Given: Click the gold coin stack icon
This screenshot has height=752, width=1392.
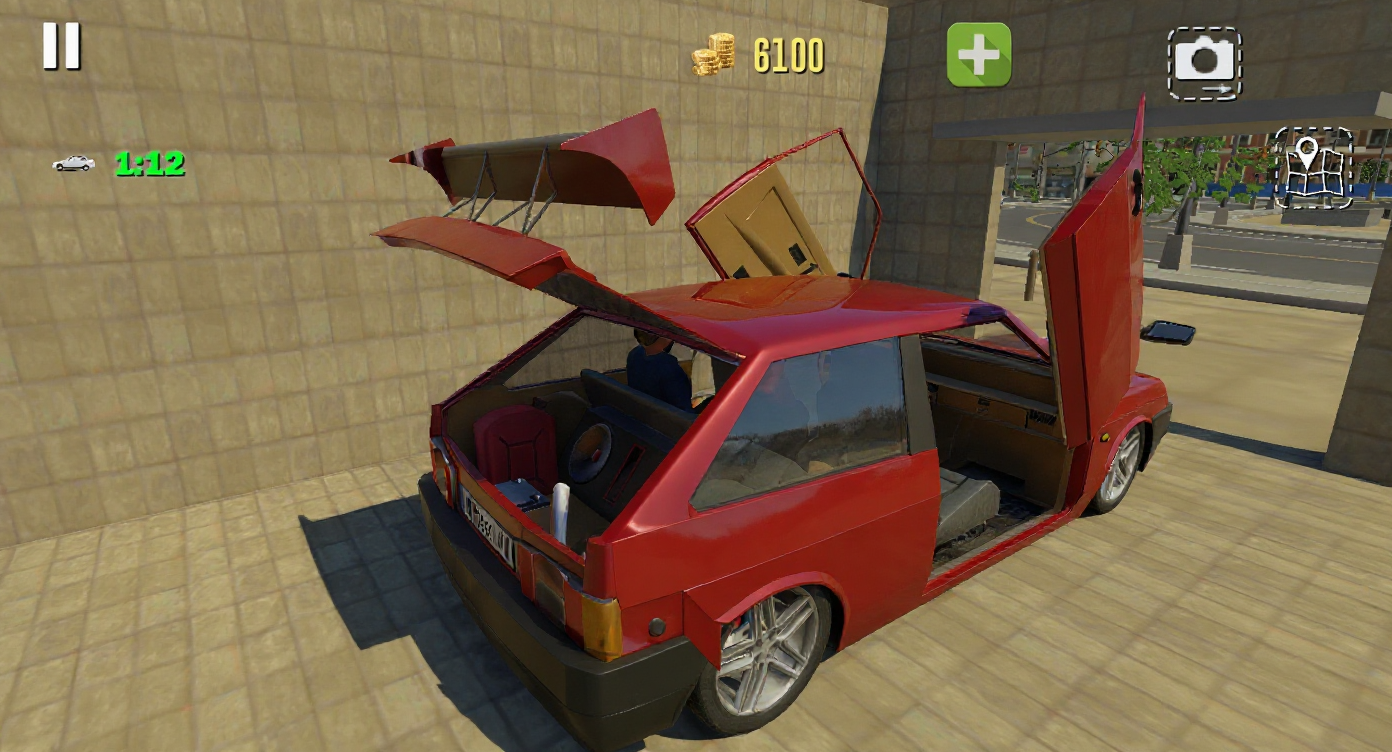Looking at the screenshot, I should point(713,53).
